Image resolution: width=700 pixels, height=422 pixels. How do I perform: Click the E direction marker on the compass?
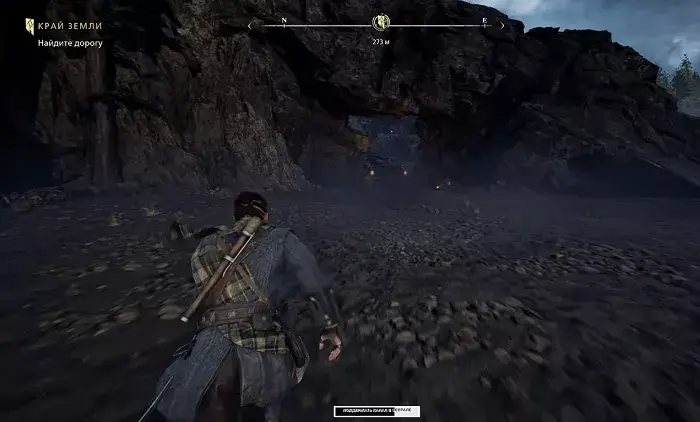tap(484, 20)
